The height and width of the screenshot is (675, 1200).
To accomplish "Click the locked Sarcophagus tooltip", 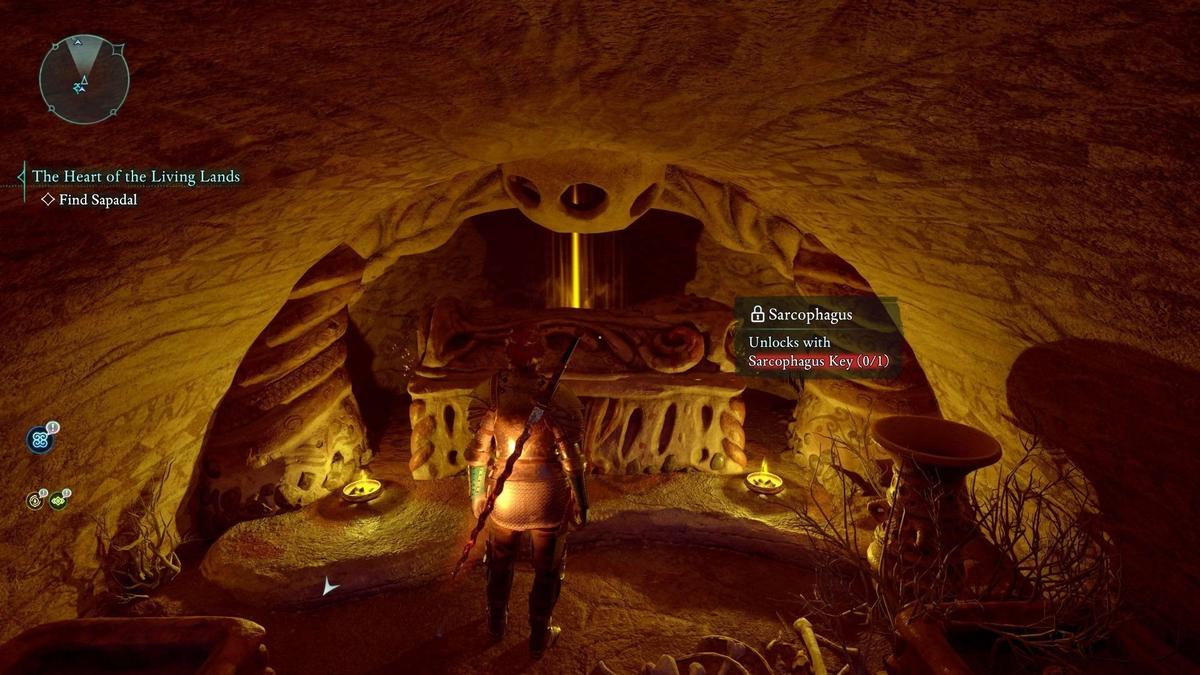I will point(819,337).
